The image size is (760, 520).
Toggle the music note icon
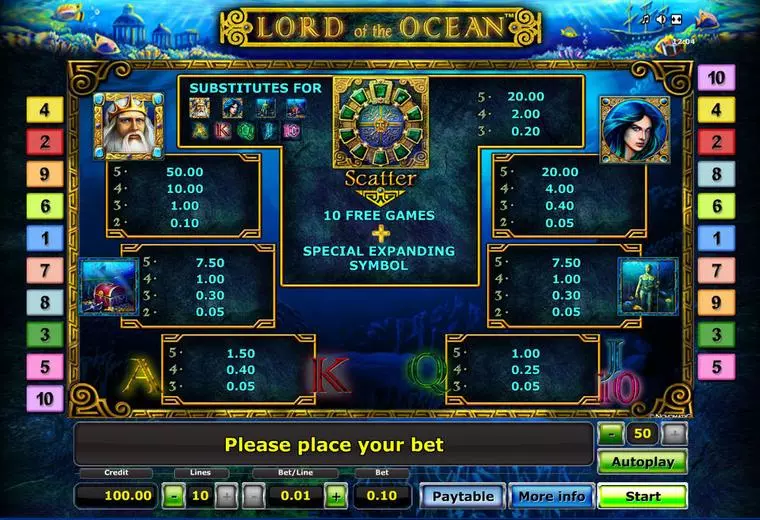pos(647,19)
